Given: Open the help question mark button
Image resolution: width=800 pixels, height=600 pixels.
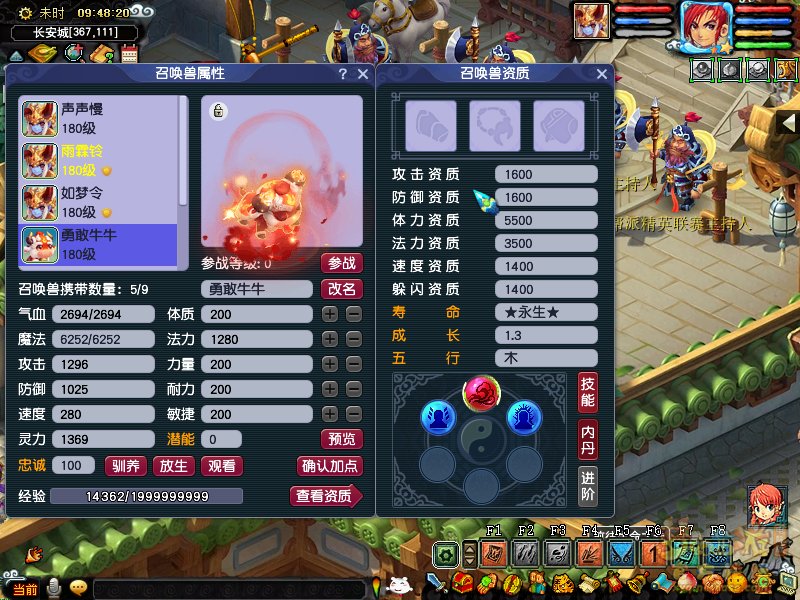Looking at the screenshot, I should [343, 74].
